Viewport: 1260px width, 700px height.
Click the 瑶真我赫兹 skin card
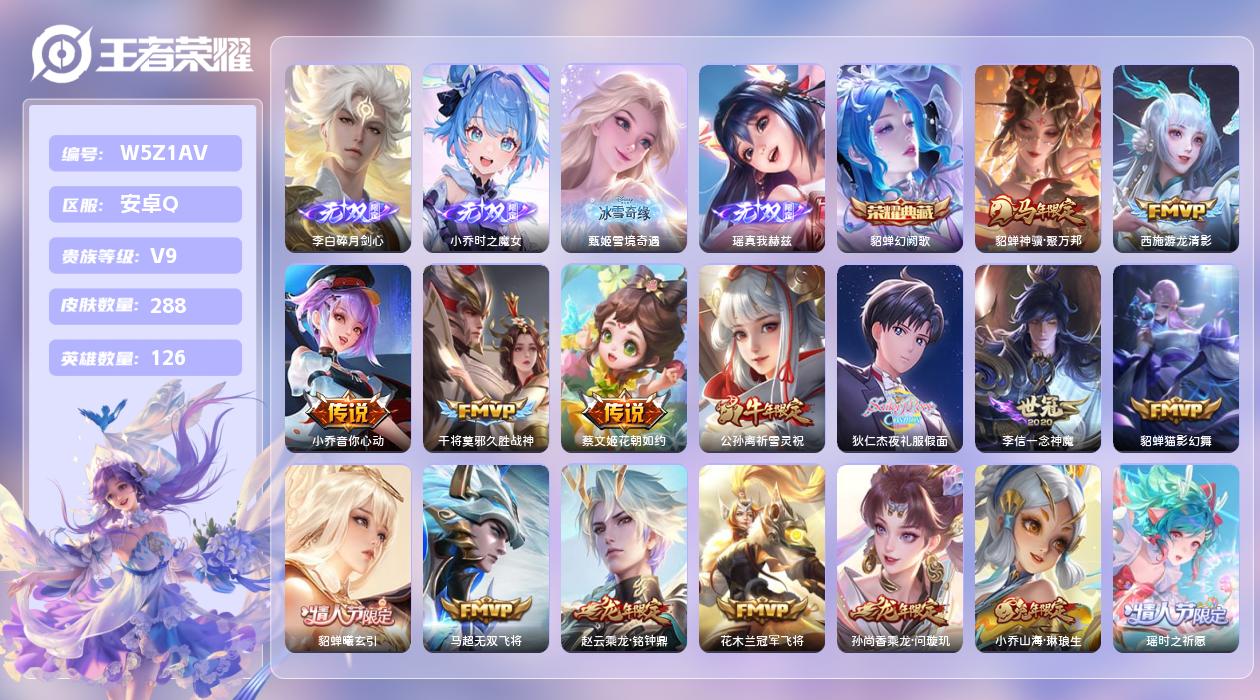pos(762,158)
